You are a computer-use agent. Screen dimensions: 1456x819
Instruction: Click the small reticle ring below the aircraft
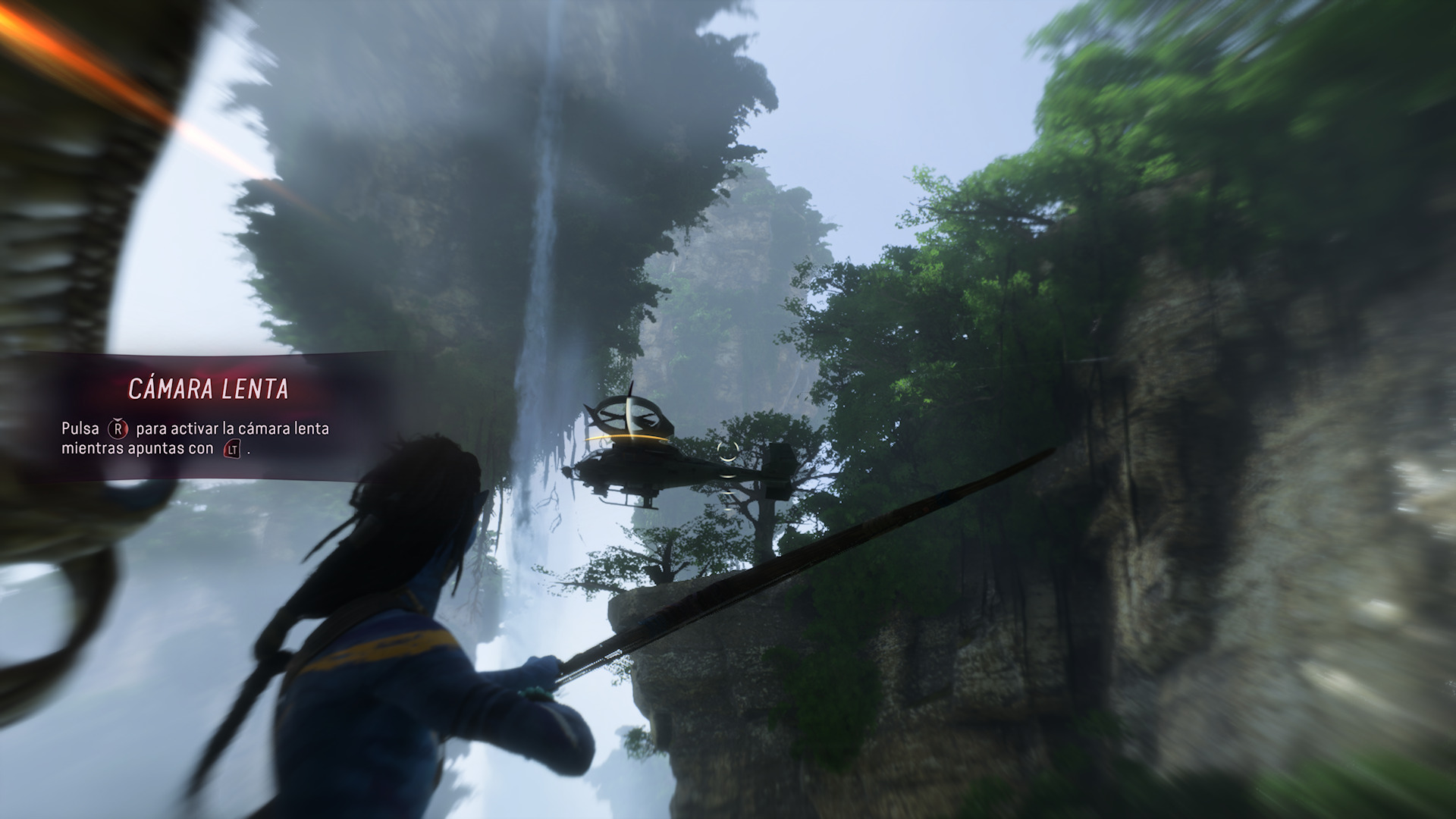point(727,476)
